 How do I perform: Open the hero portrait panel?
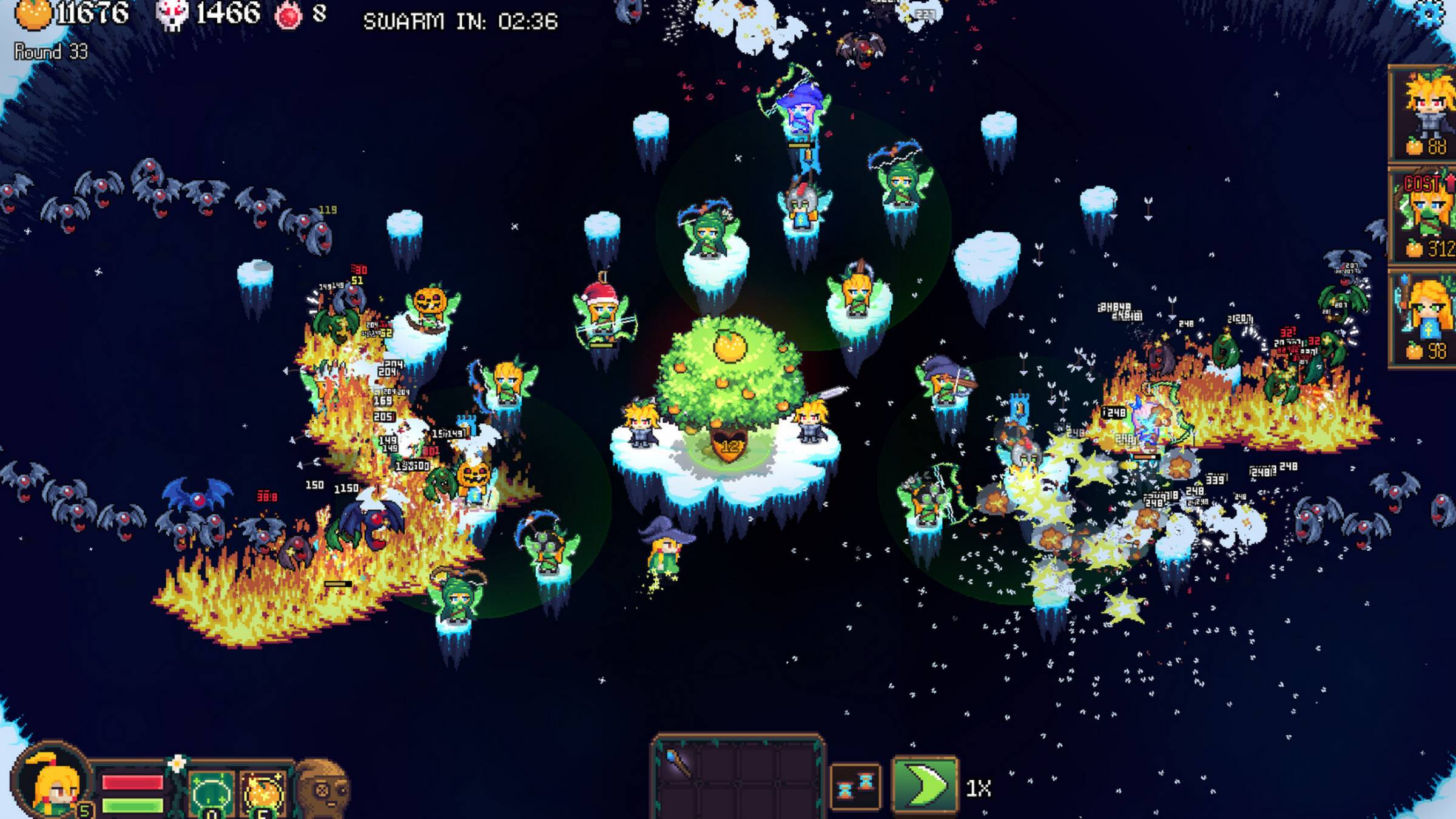pos(53,783)
